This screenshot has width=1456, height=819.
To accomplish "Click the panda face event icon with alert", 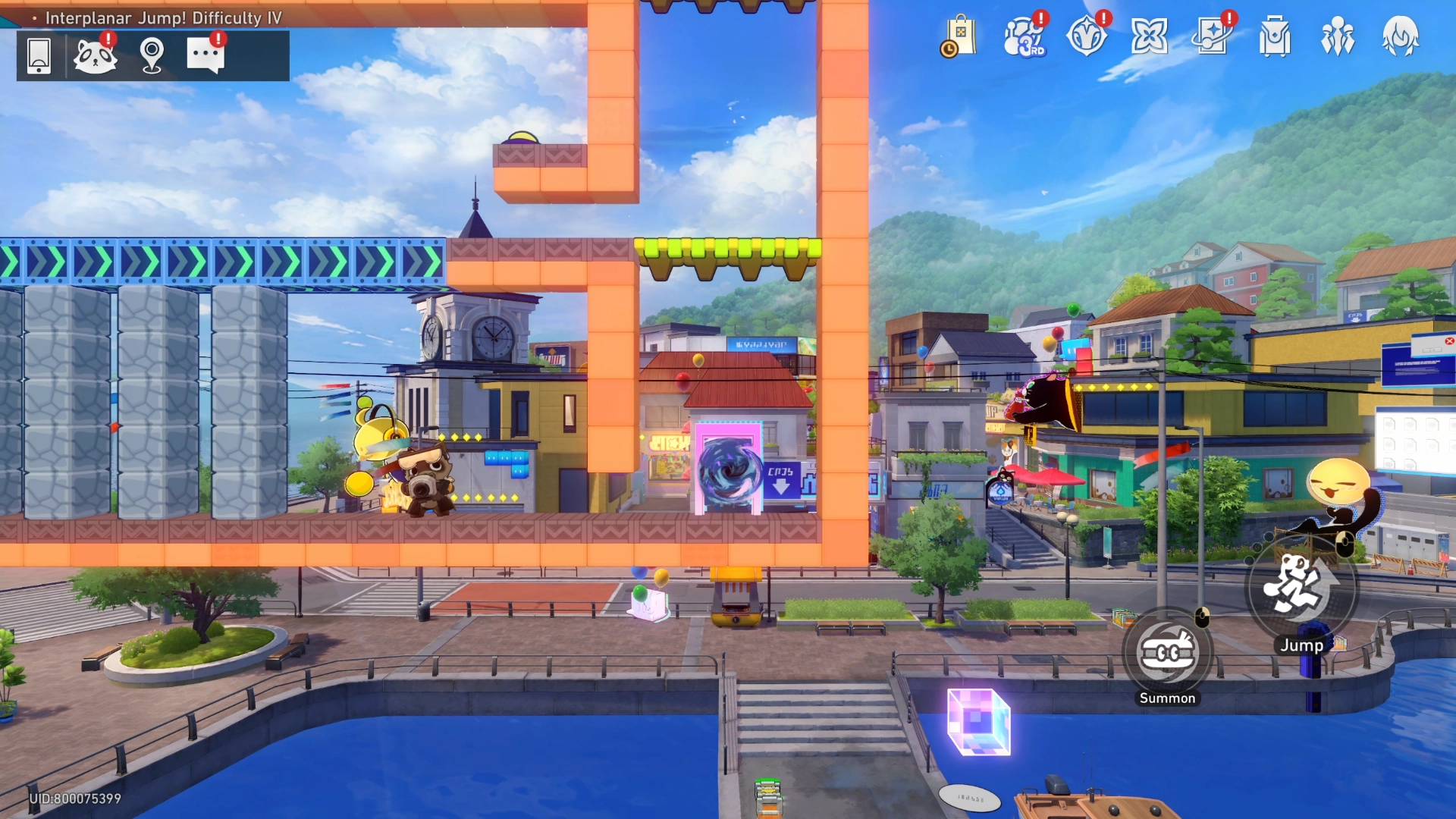I will coord(96,55).
